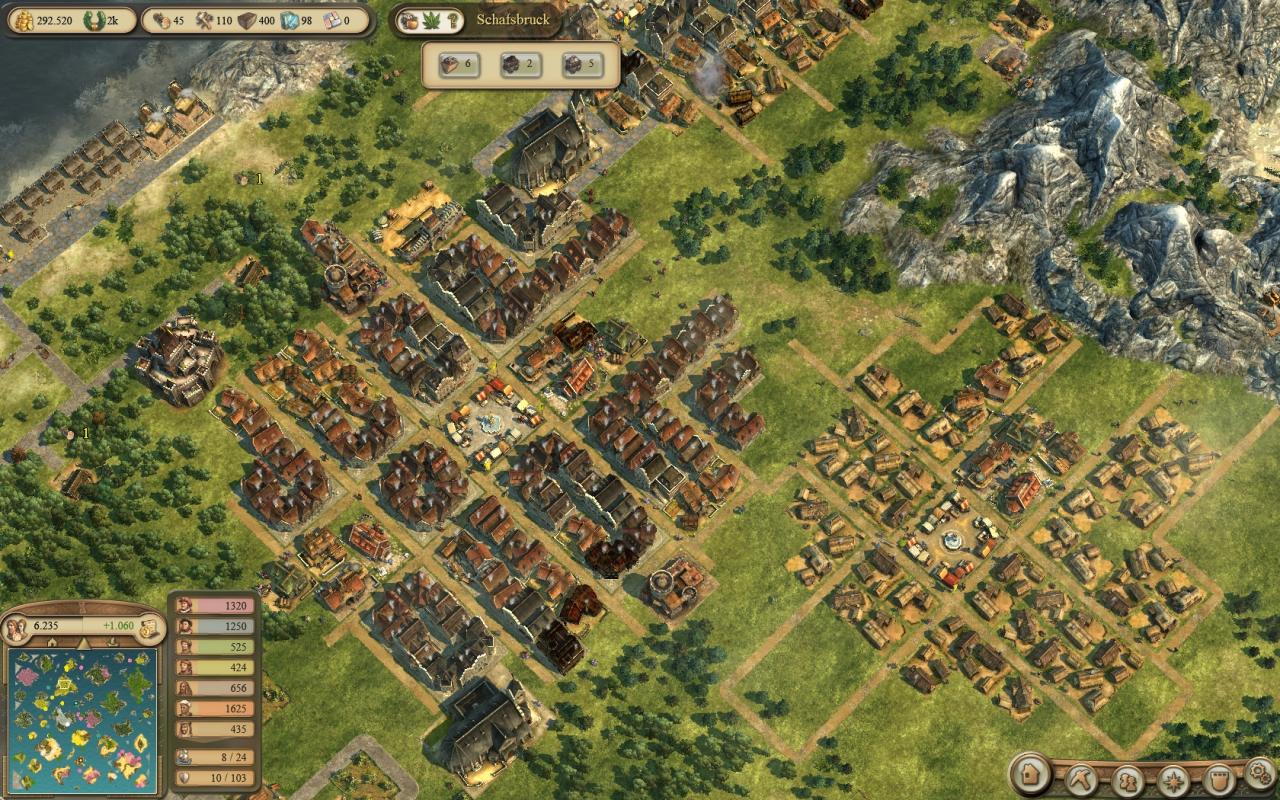Image resolution: width=1280 pixels, height=800 pixels.
Task: Click the hemp leaf fertility icon
Action: (x=432, y=20)
